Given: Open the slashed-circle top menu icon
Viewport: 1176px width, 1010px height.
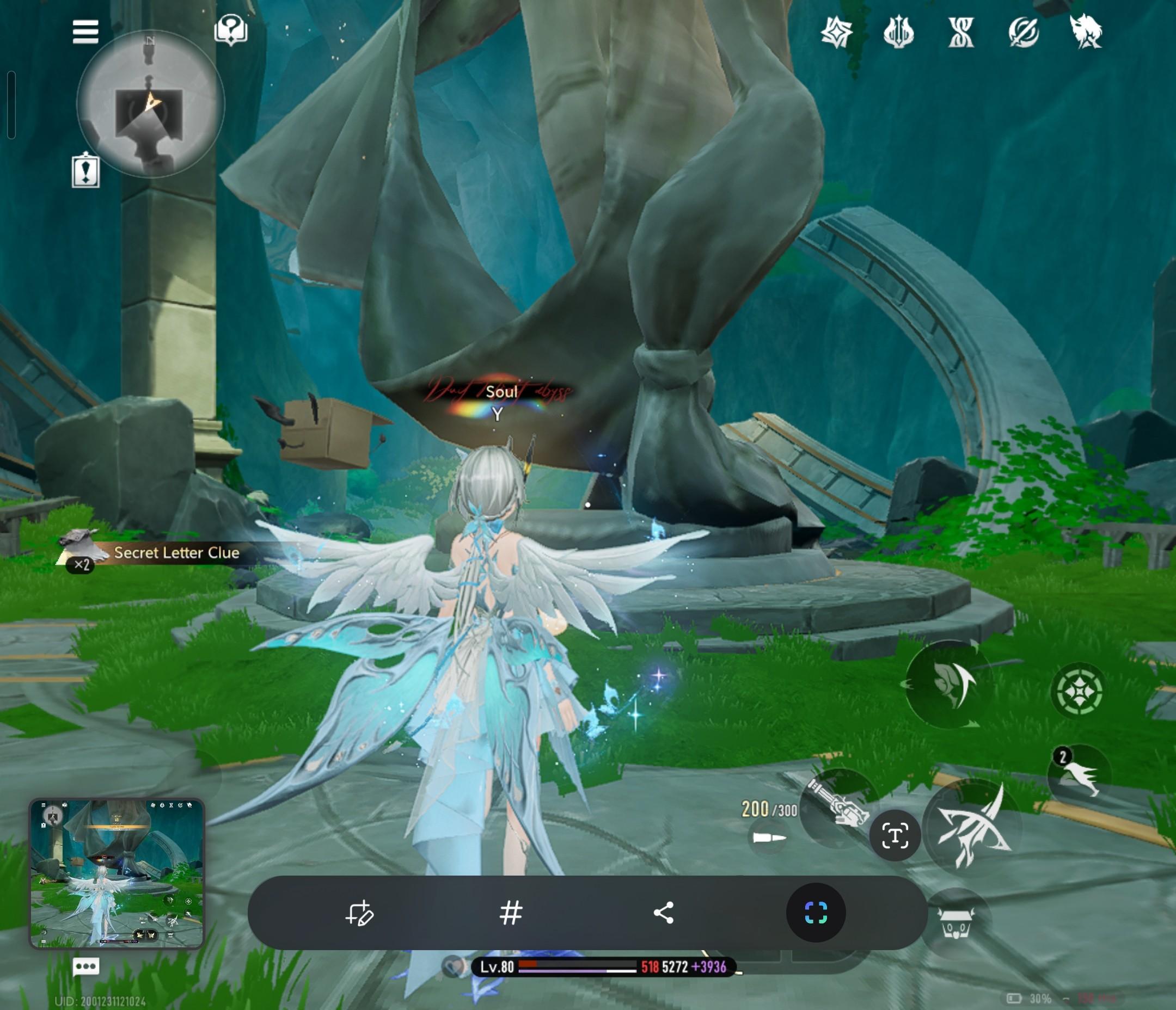Looking at the screenshot, I should click(1024, 32).
